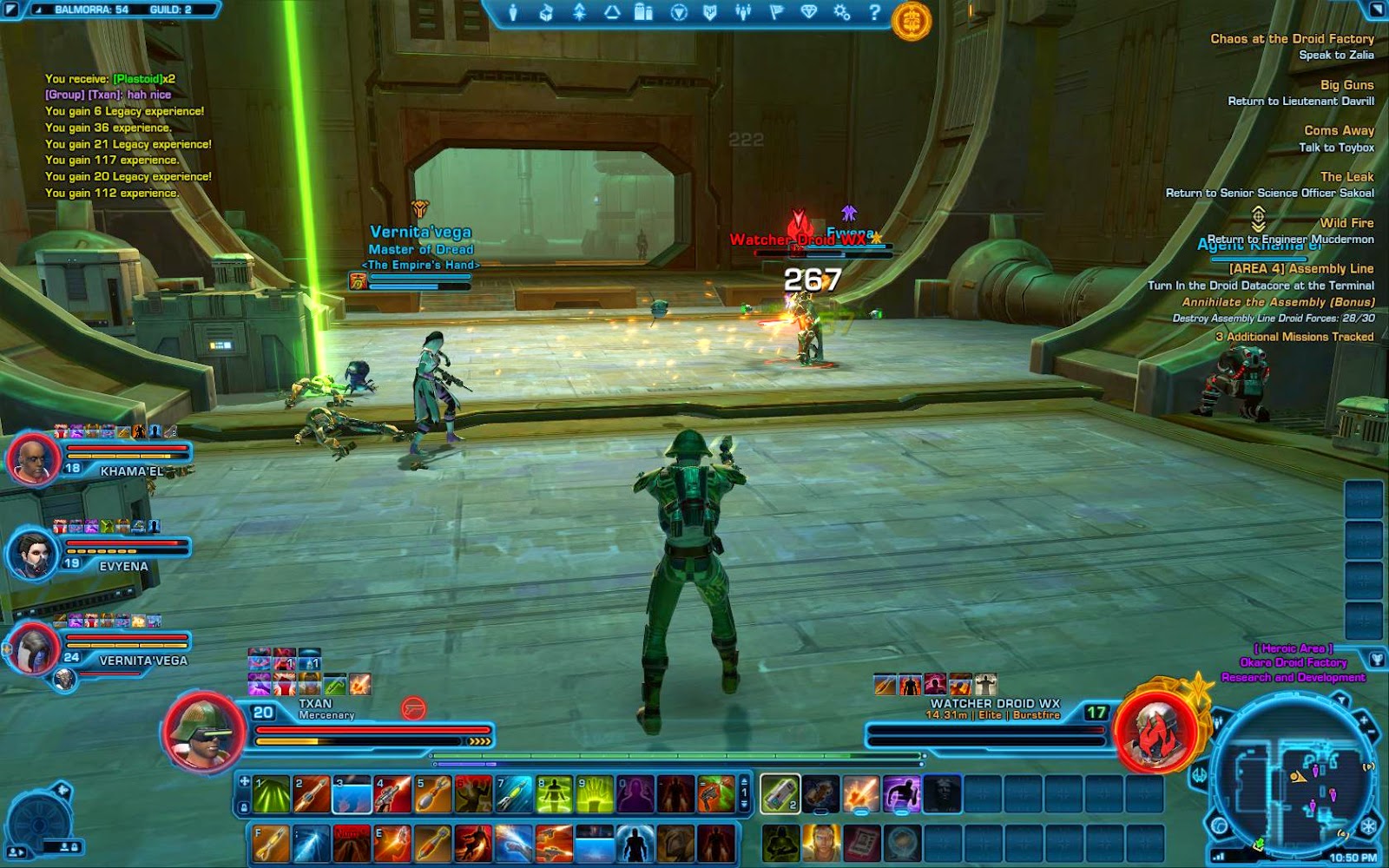The width and height of the screenshot is (1389, 868).
Task: Select the Chaos at the Droid Factory mission
Action: pyautogui.click(x=1292, y=39)
